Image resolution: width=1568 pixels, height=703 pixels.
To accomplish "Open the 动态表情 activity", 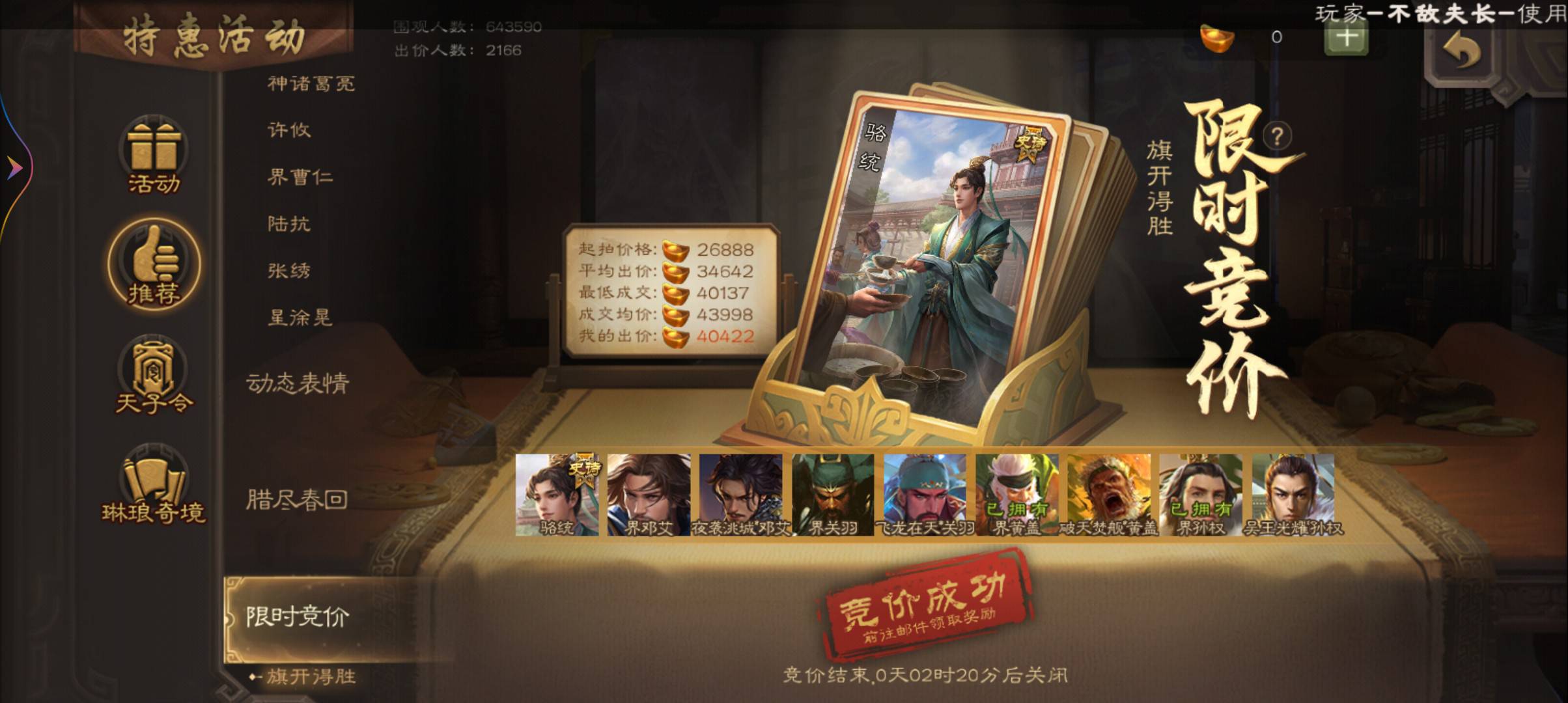I will 298,383.
